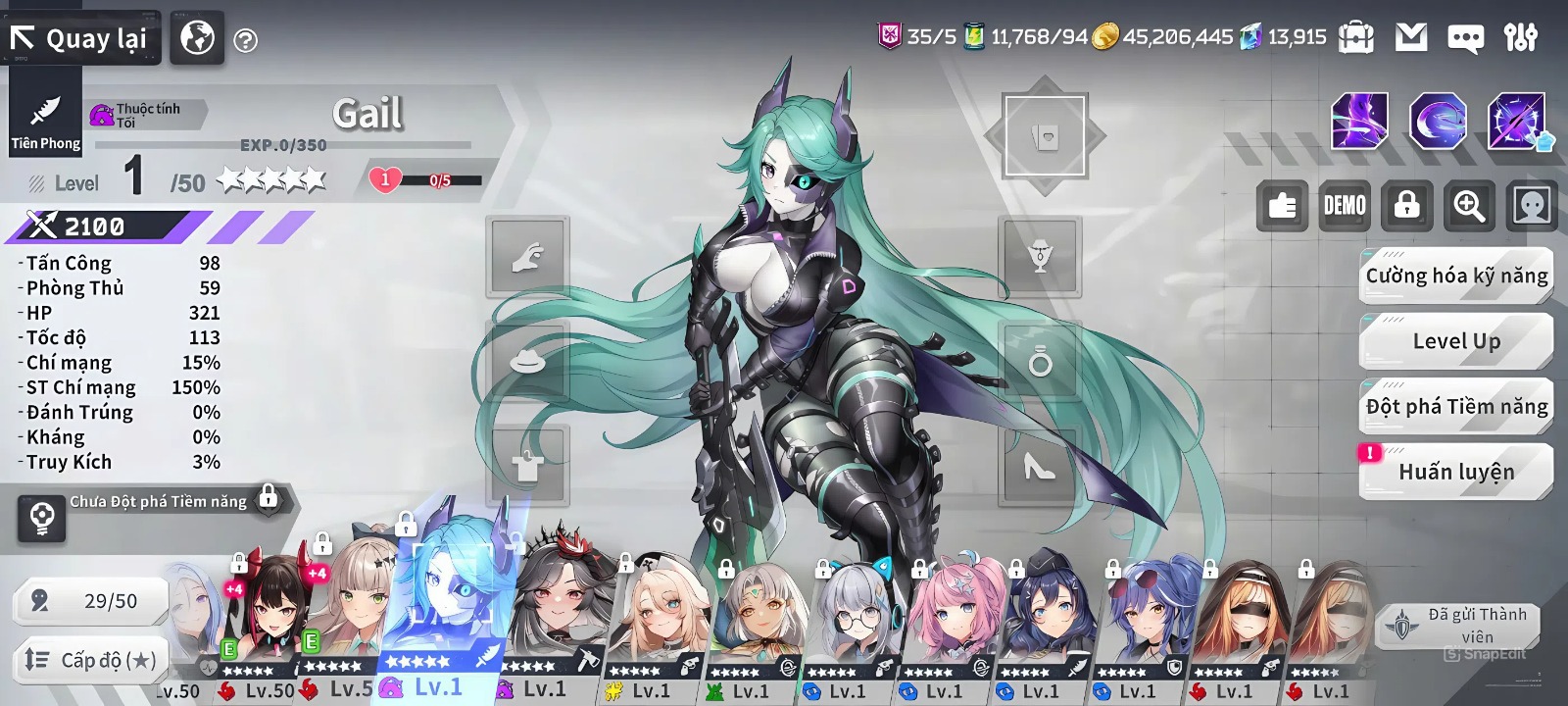
Task: Open the chat bubble icon
Action: (1465, 38)
